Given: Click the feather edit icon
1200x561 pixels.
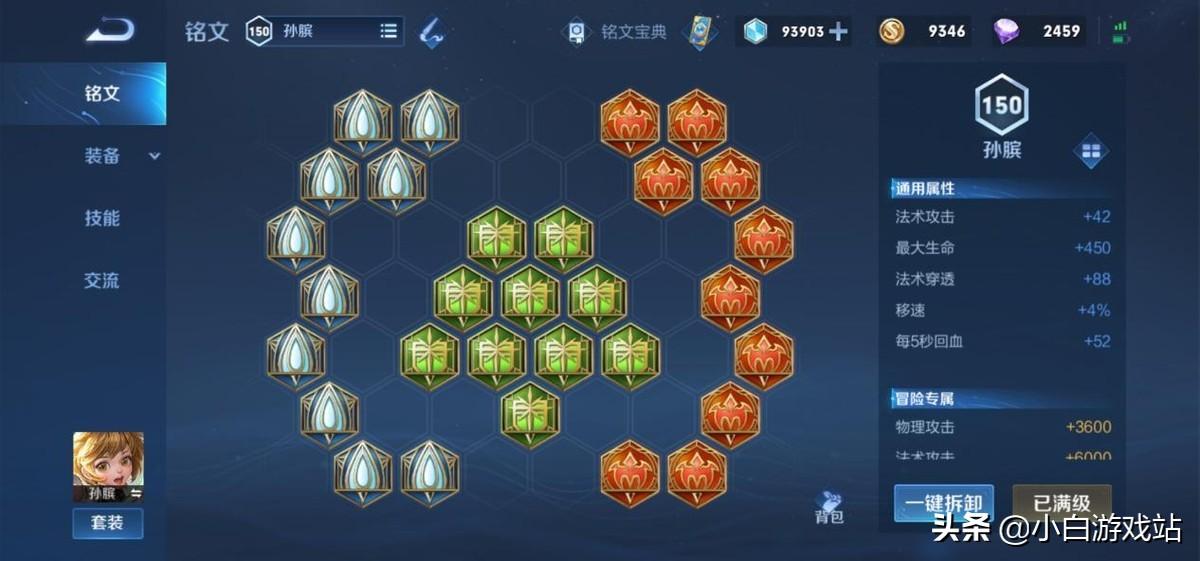Looking at the screenshot, I should click(x=432, y=31).
